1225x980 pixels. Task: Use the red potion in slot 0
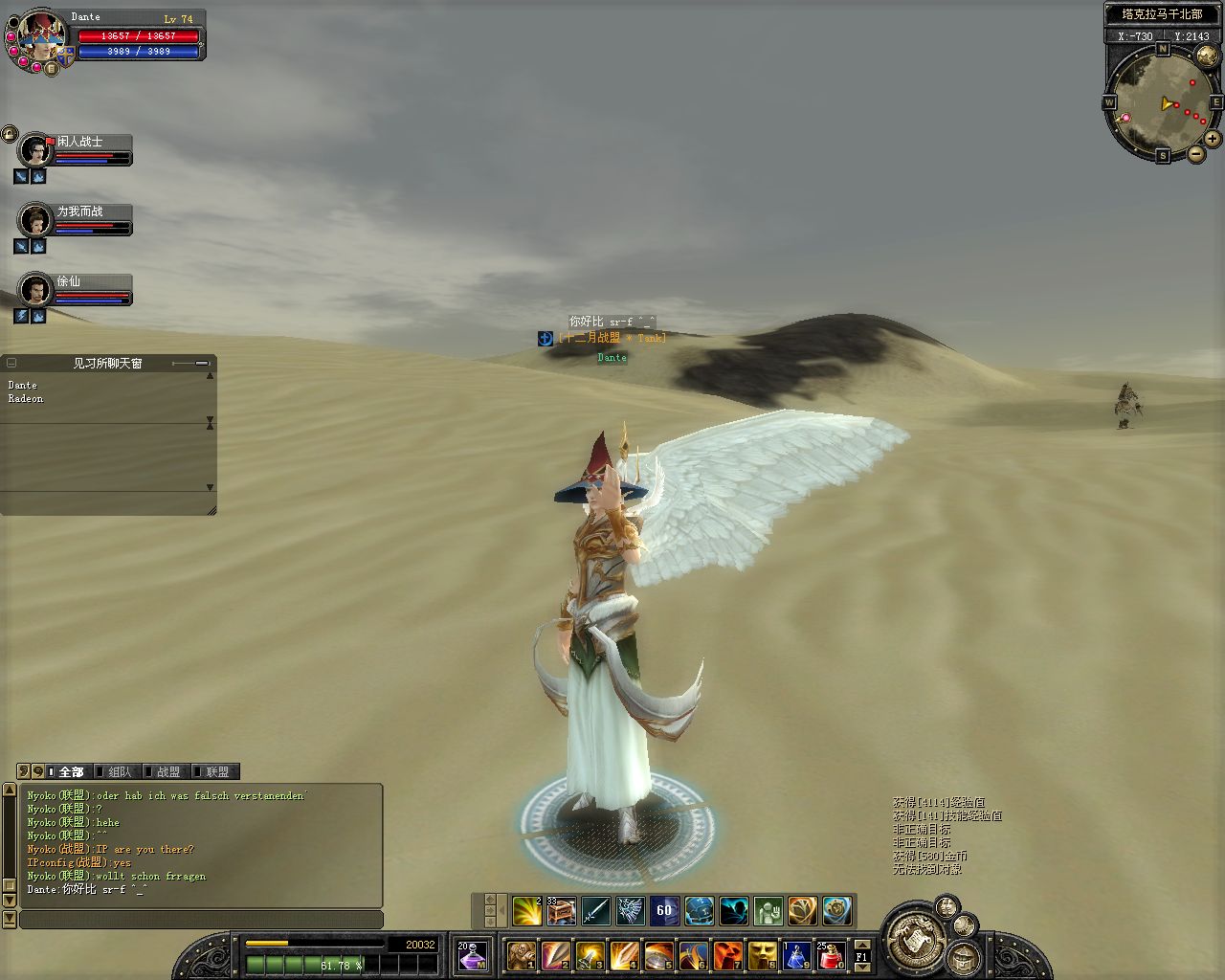point(830,955)
